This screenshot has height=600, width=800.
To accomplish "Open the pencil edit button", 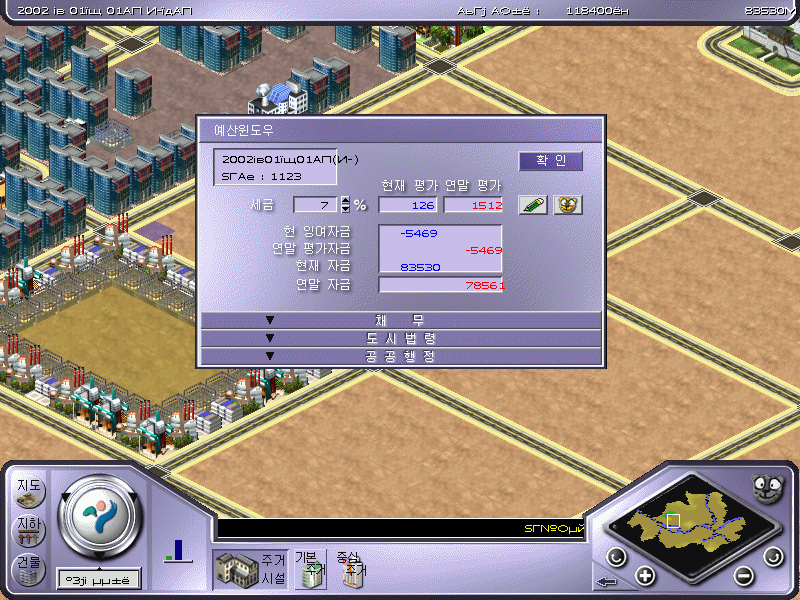I will (533, 204).
